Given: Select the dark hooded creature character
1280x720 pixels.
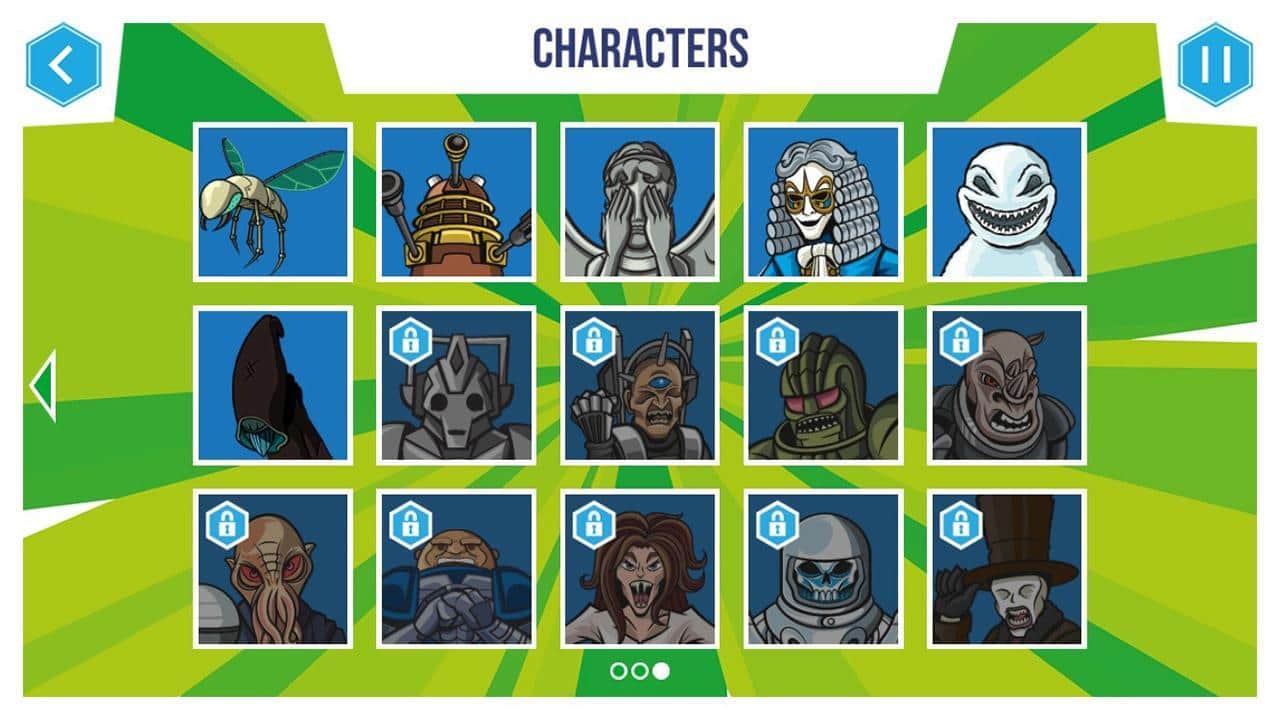Looking at the screenshot, I should [273, 386].
